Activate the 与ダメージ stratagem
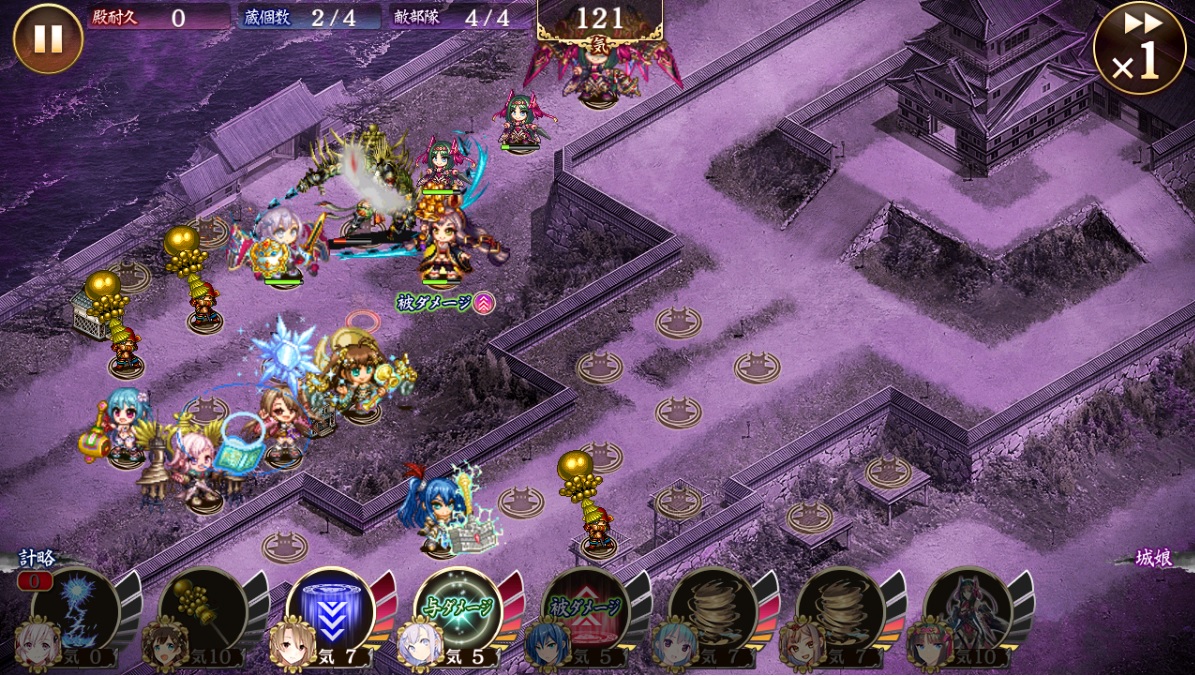Viewport: 1195px width, 676px height. tap(457, 611)
